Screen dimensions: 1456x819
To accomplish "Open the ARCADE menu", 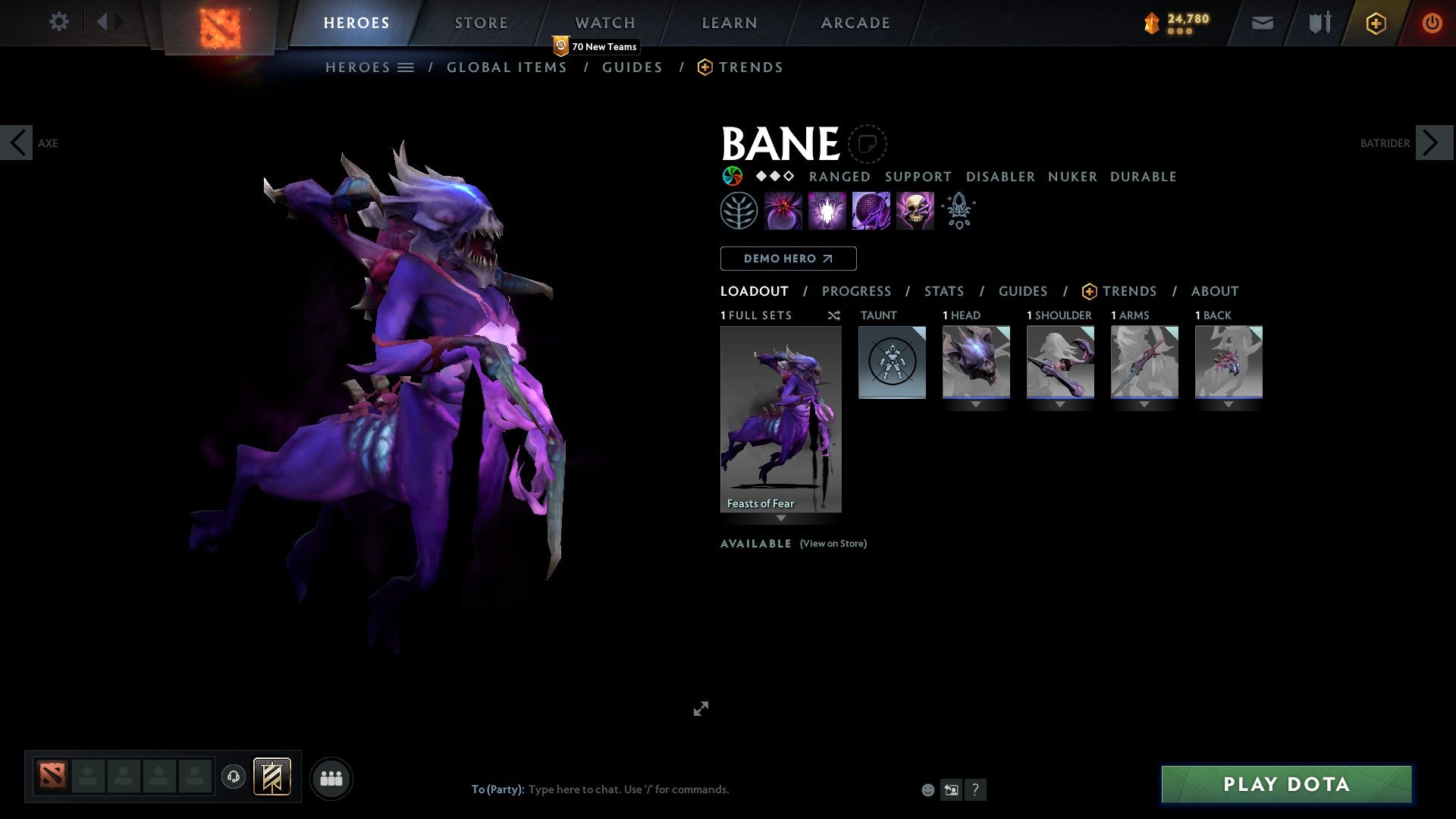I will [x=855, y=23].
